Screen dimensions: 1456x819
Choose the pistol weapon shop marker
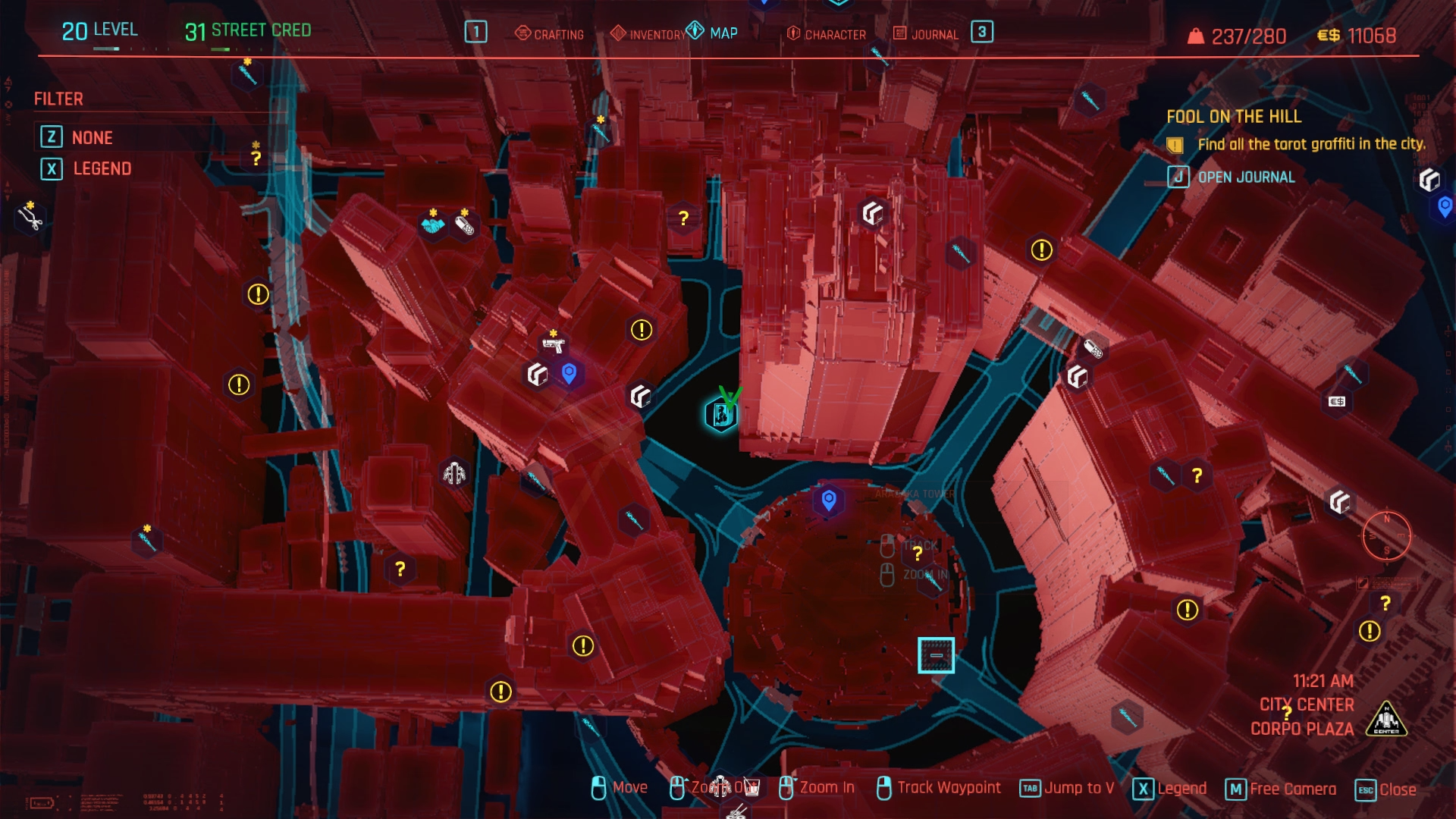(554, 346)
